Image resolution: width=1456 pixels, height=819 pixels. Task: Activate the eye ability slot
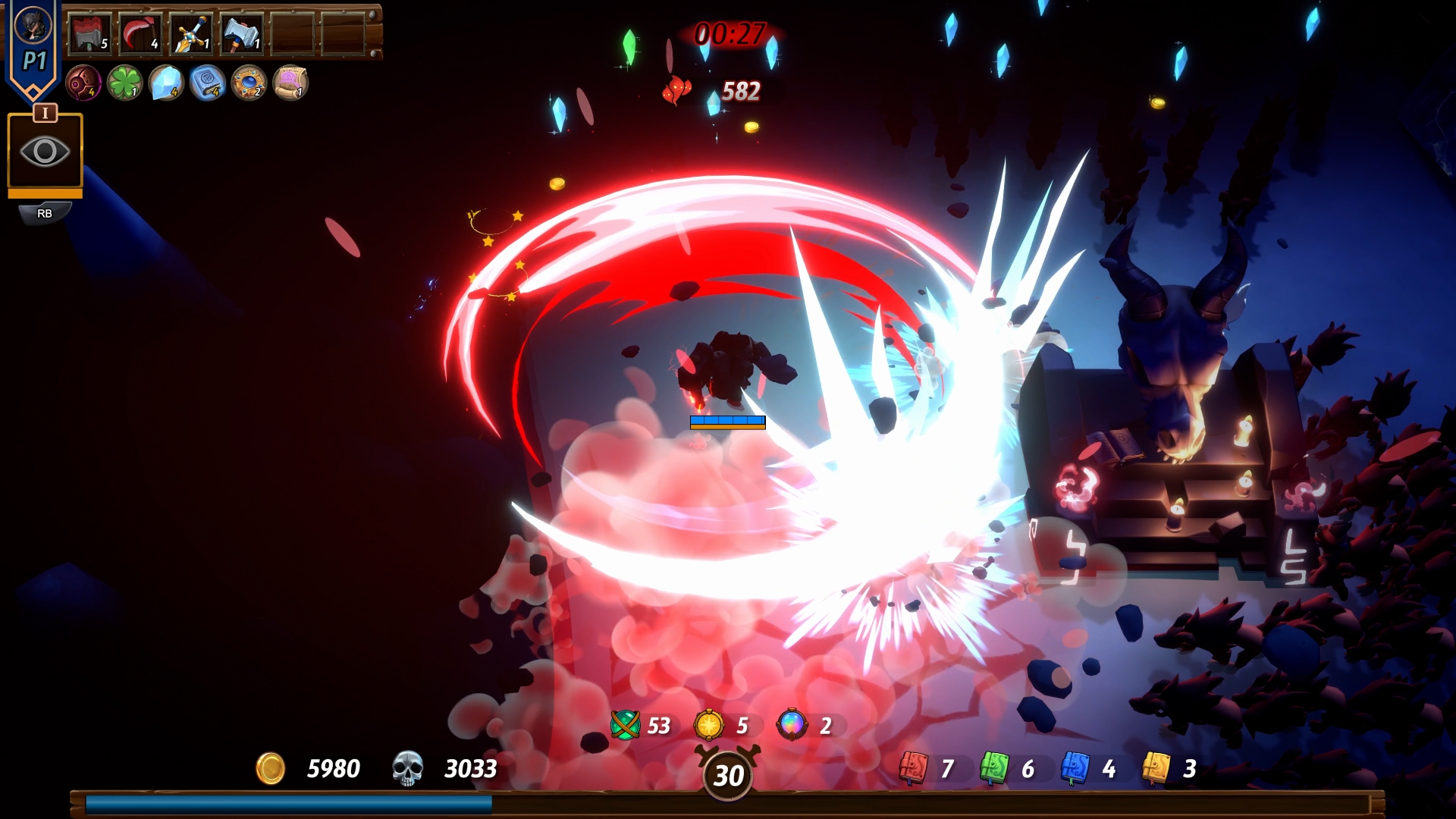(45, 151)
